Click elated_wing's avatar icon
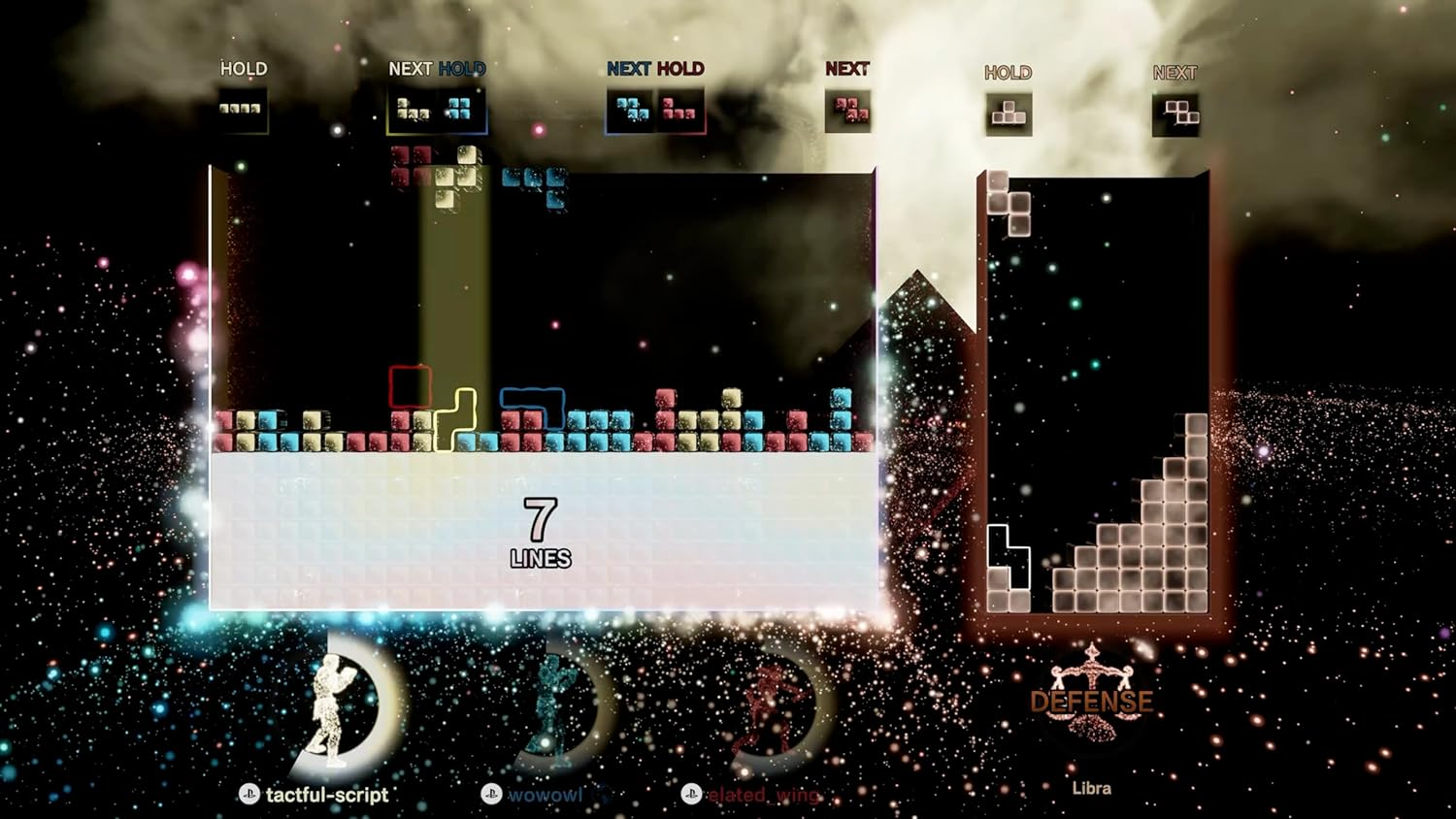This screenshot has height=819, width=1456. tap(767, 708)
